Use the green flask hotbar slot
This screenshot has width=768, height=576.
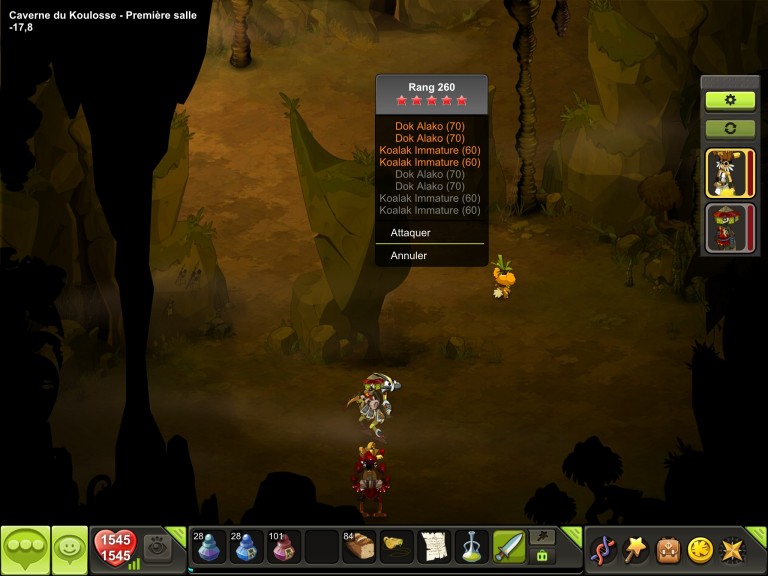[x=471, y=548]
